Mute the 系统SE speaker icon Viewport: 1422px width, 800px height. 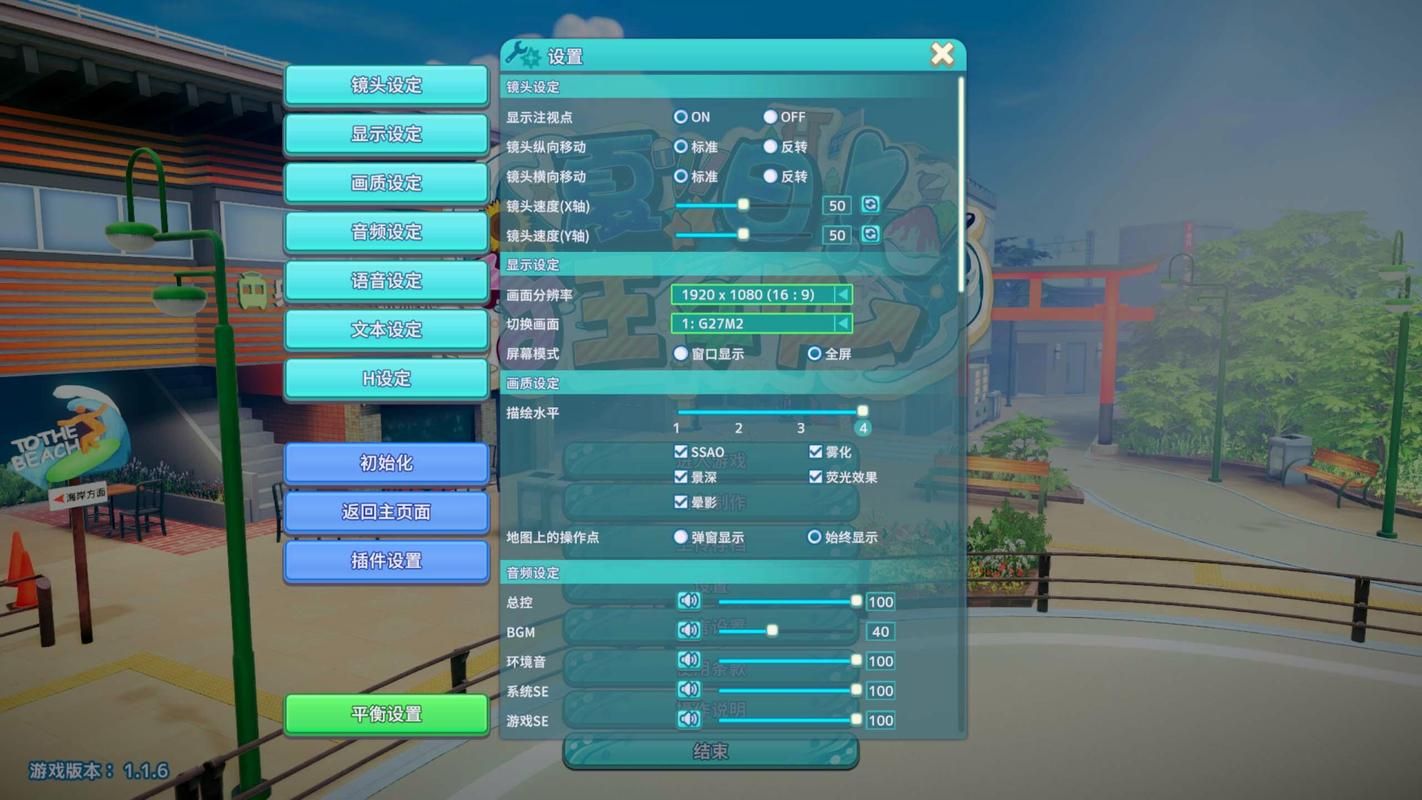[x=687, y=690]
